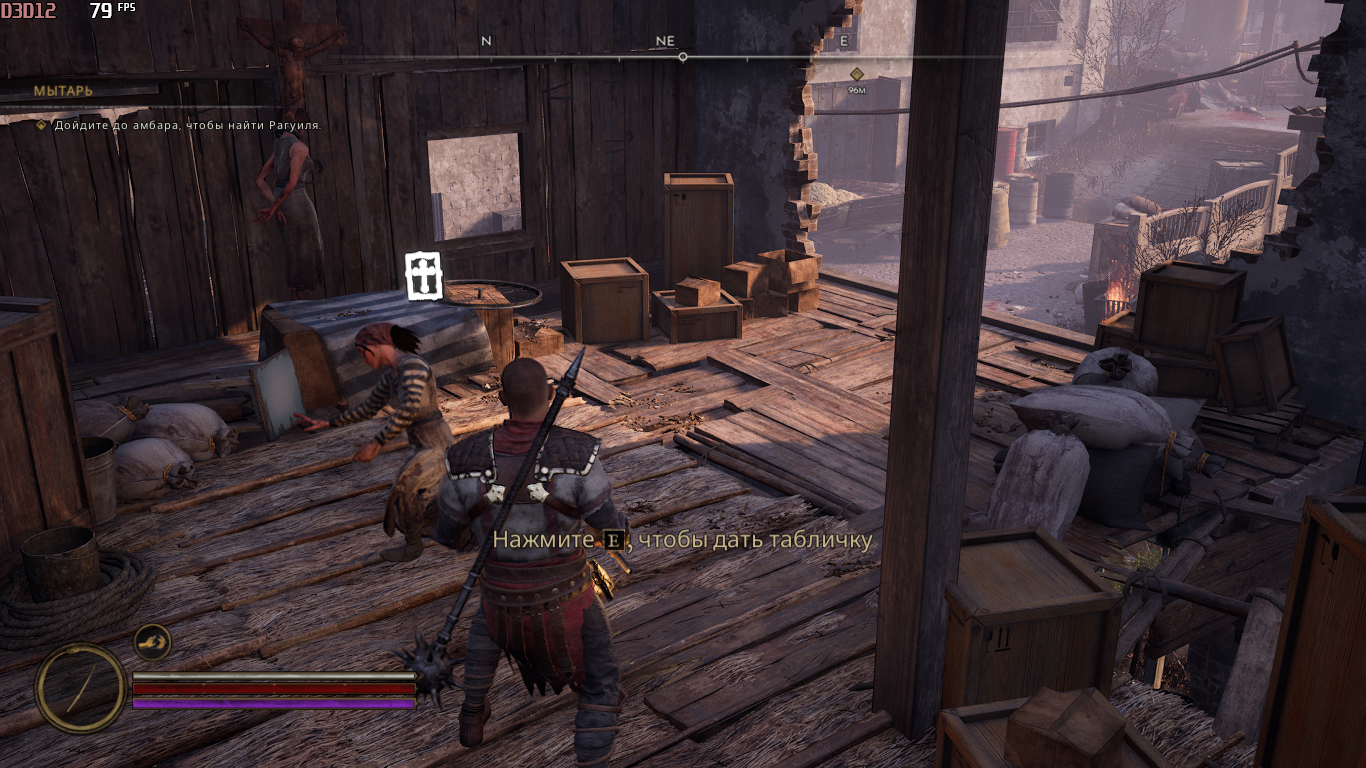Click the barn objective text line

click(187, 125)
